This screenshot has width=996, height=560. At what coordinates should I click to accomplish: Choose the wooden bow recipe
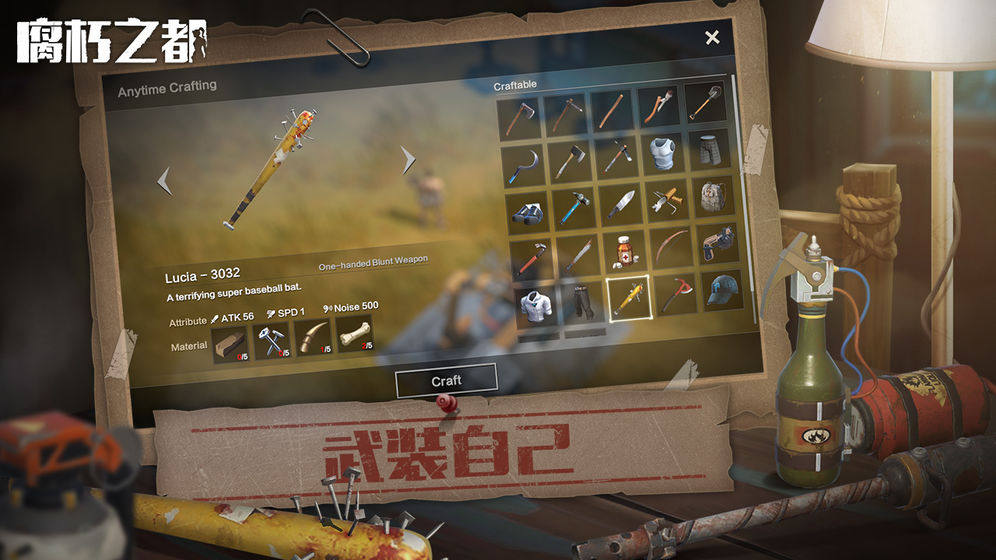coord(673,247)
